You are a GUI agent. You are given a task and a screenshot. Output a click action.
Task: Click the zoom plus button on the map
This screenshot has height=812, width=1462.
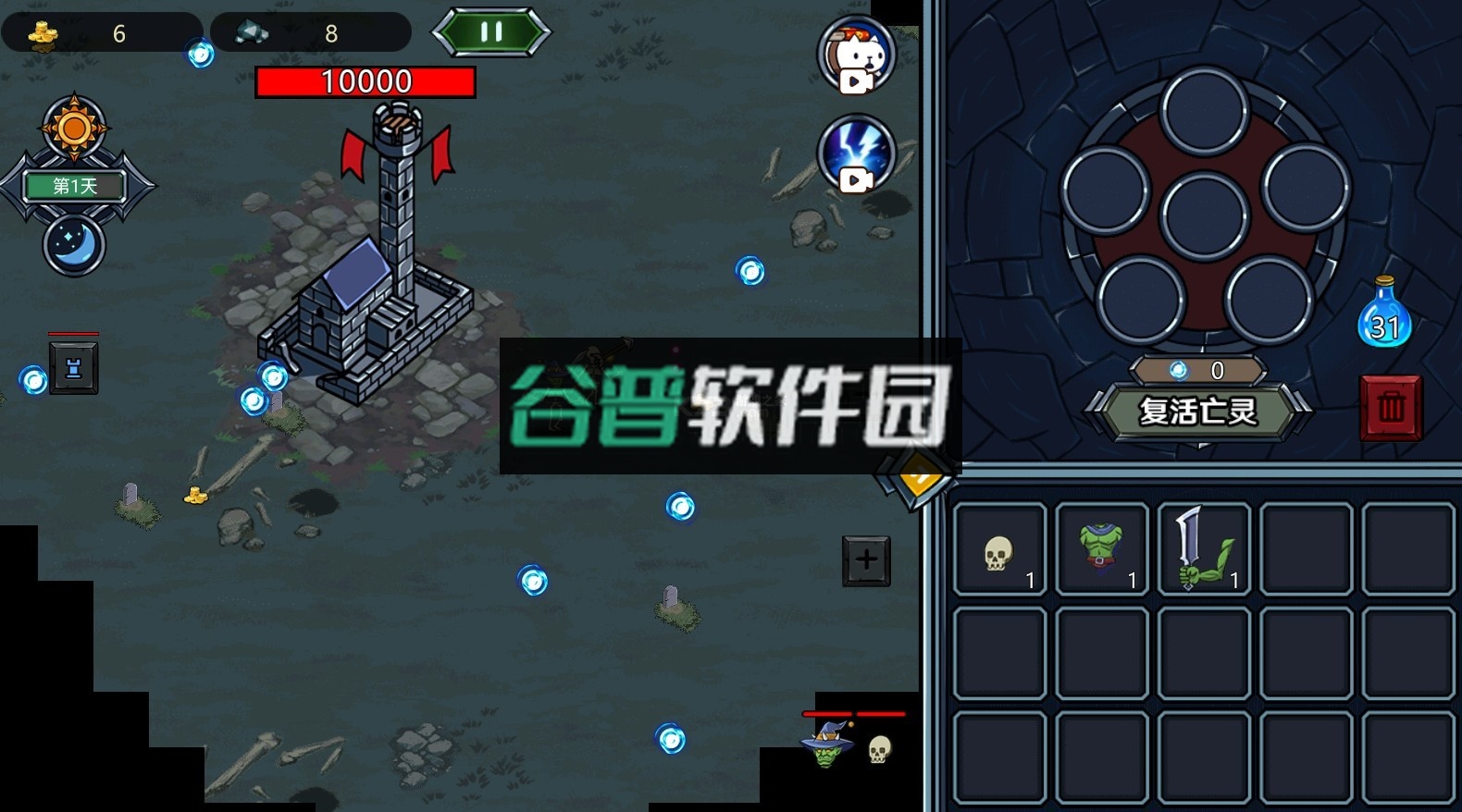[865, 558]
